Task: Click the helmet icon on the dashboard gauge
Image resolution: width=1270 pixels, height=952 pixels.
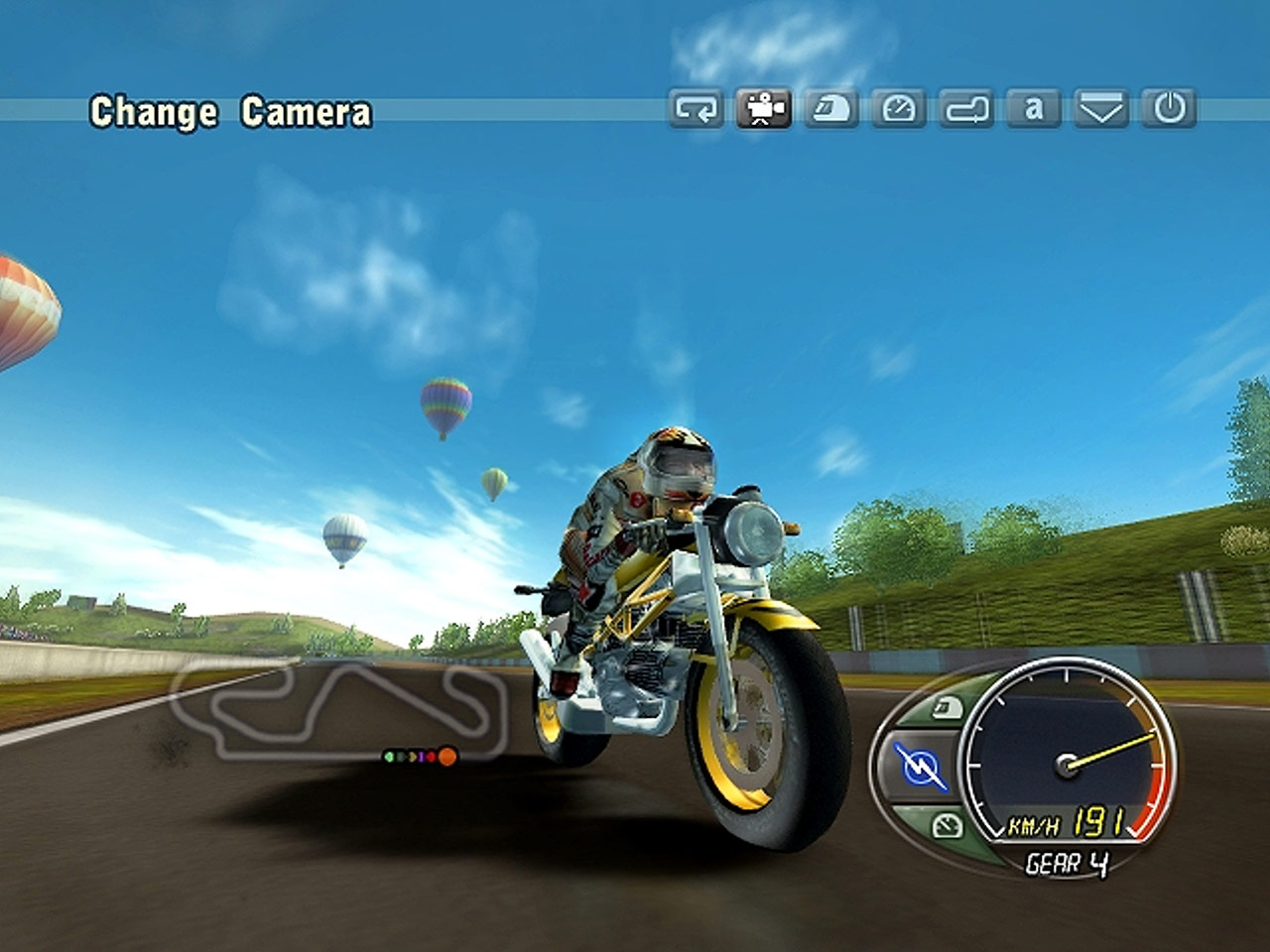Action: coord(948,708)
